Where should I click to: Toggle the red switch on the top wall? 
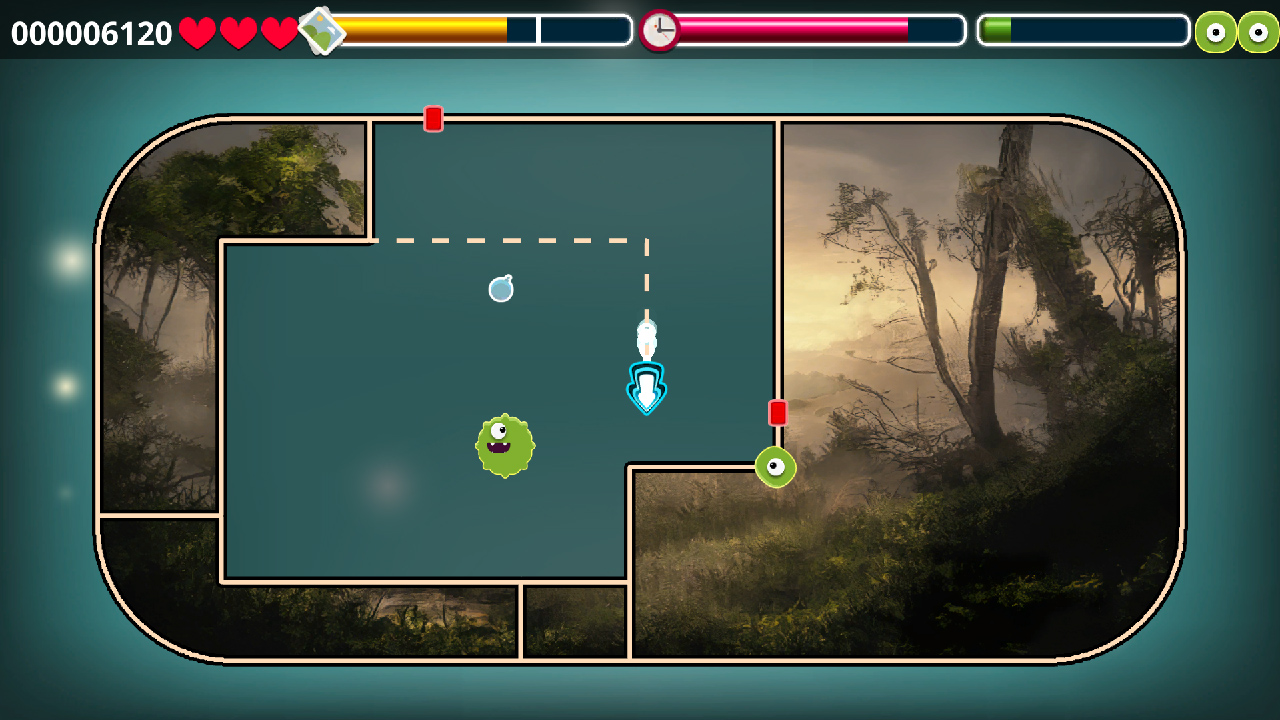(433, 117)
